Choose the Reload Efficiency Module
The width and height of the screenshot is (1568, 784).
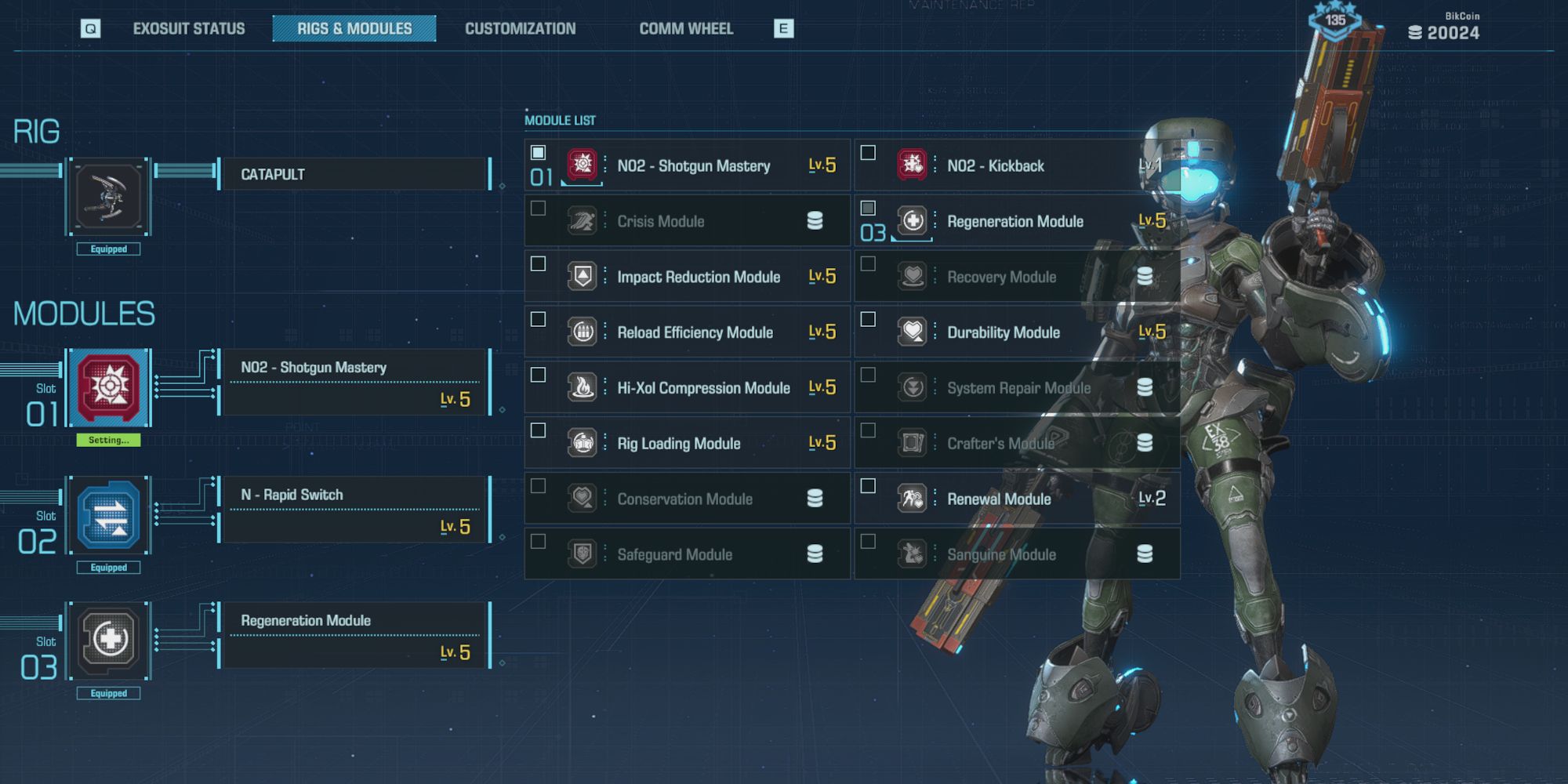click(695, 333)
